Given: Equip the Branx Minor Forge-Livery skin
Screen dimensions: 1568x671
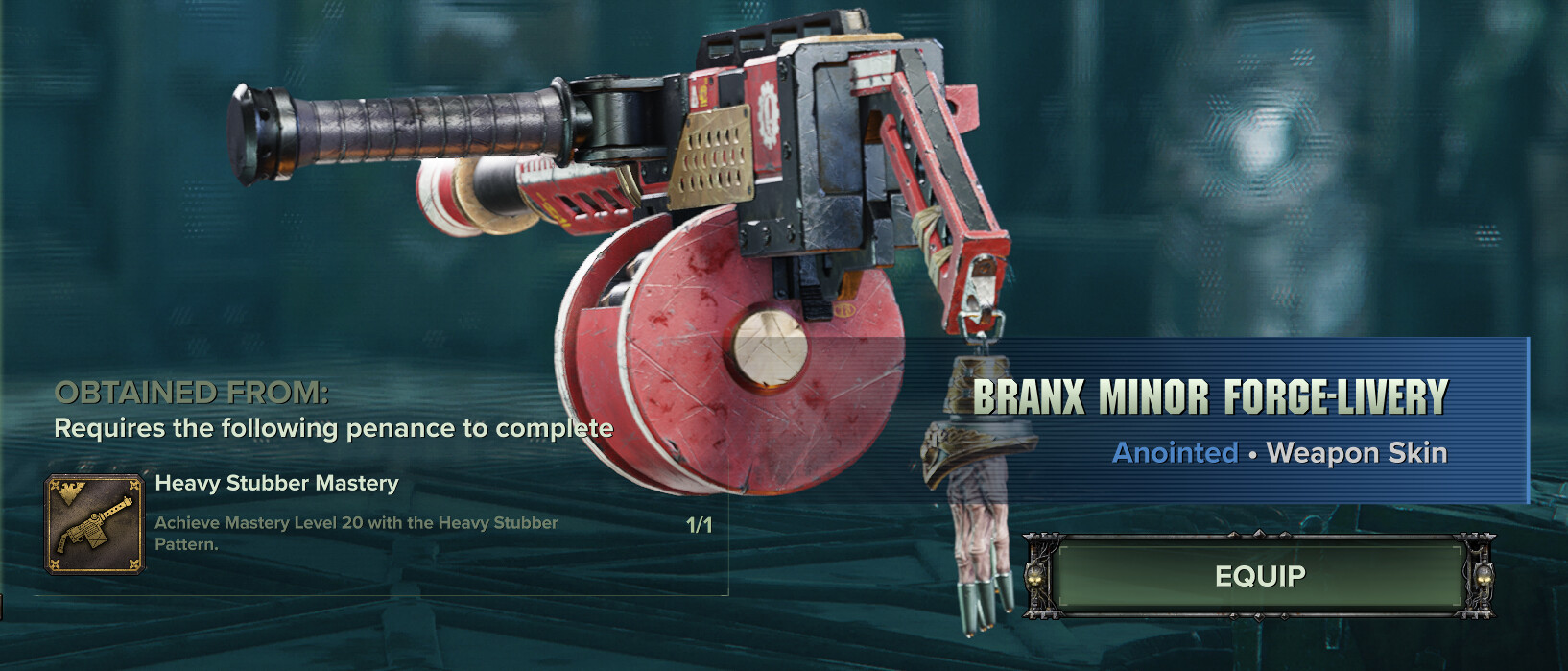Looking at the screenshot, I should (1259, 576).
